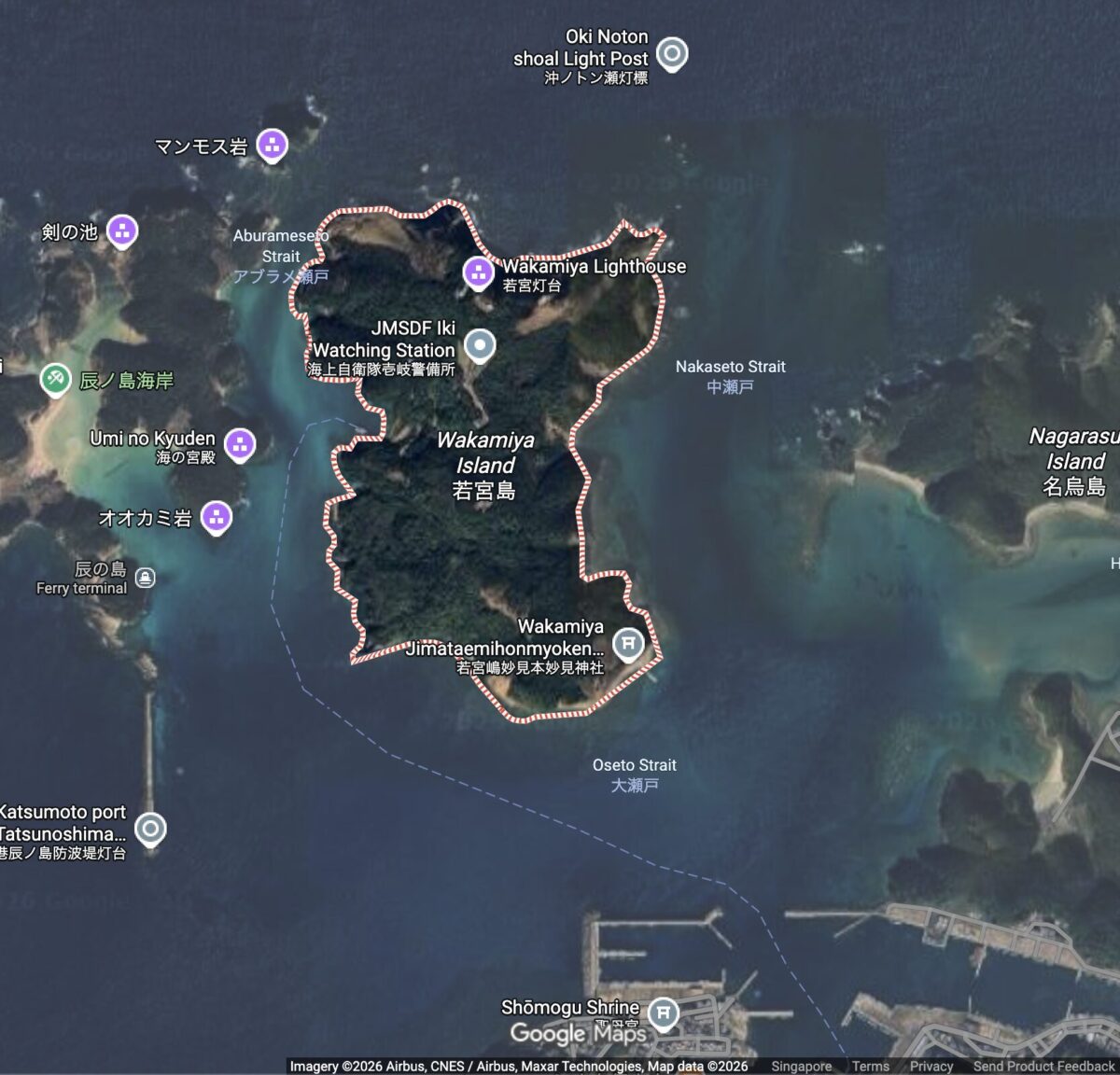Select the Wakamiya Island label

(x=485, y=465)
